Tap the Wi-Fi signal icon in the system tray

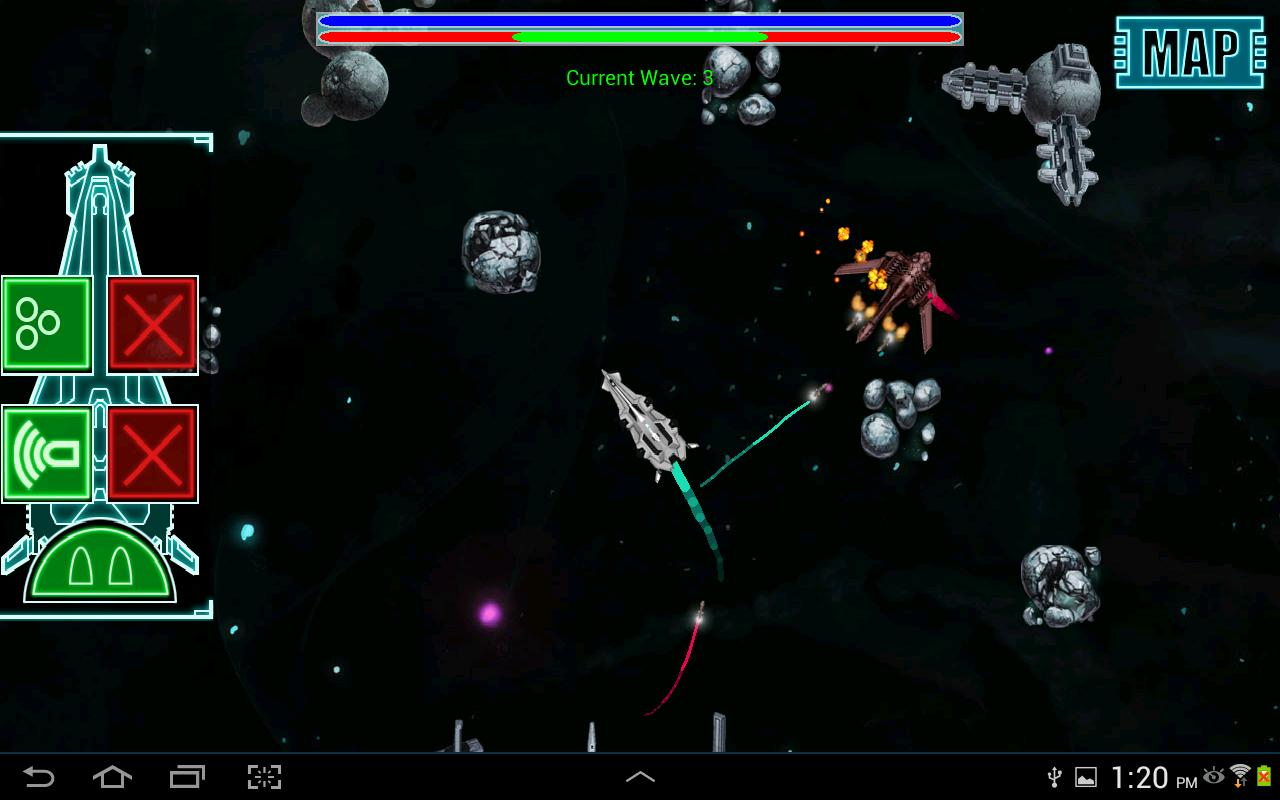pyautogui.click(x=1243, y=777)
